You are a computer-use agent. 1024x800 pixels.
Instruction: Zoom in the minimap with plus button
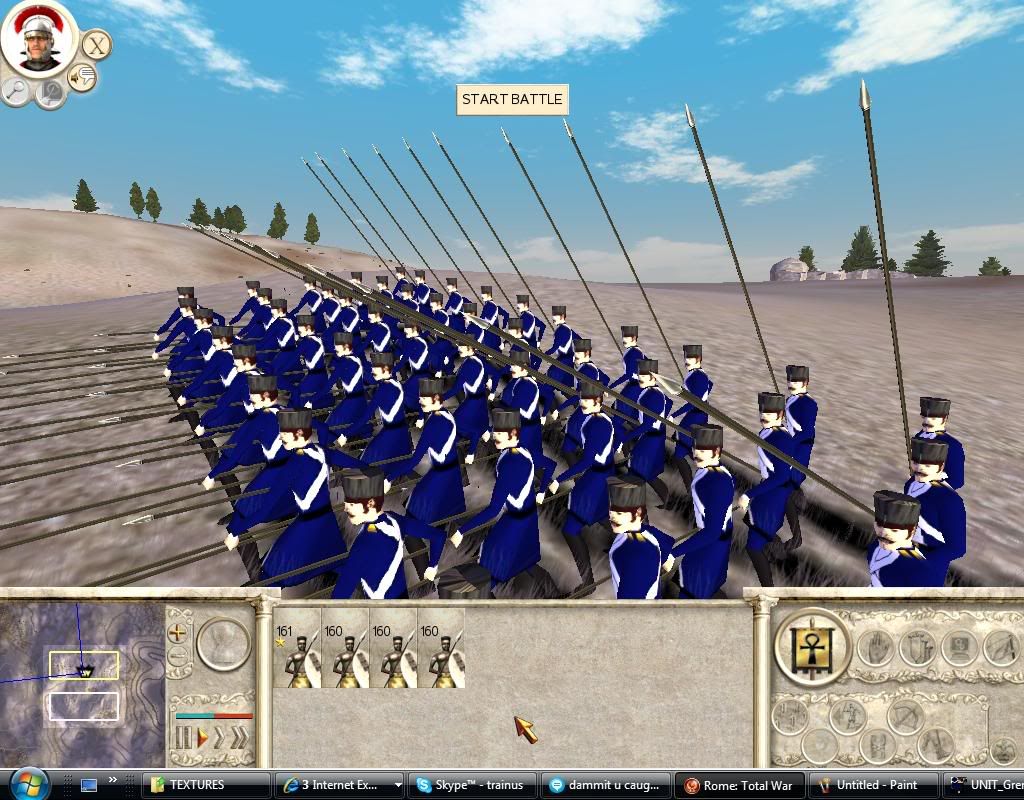(178, 632)
